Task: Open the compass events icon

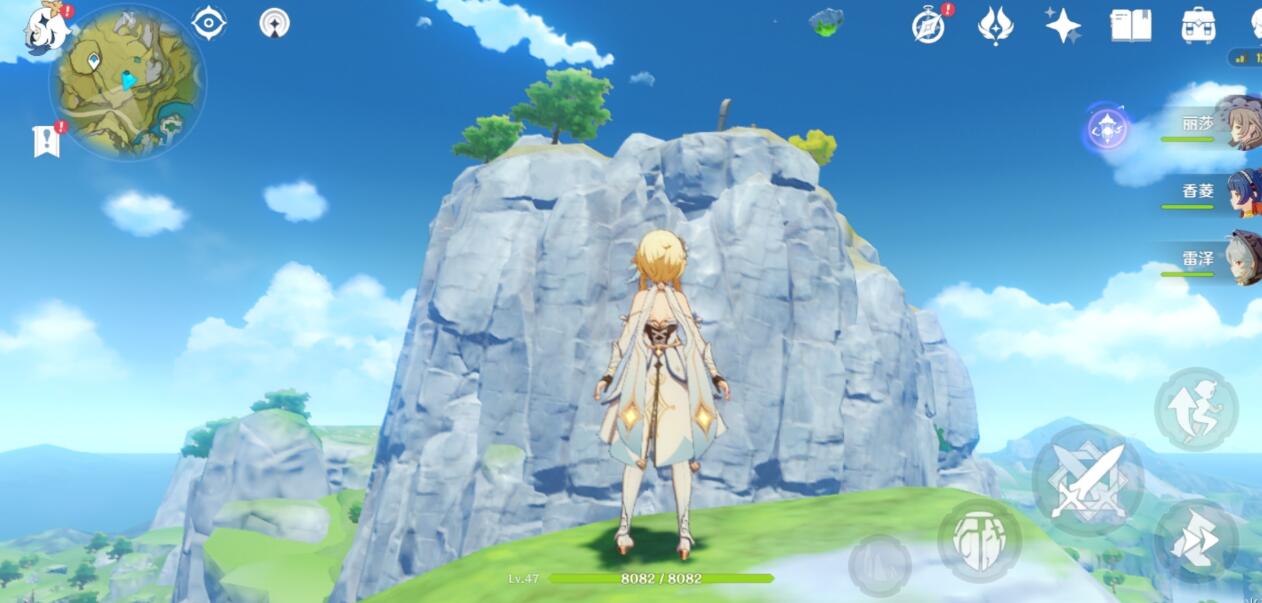Action: click(929, 26)
